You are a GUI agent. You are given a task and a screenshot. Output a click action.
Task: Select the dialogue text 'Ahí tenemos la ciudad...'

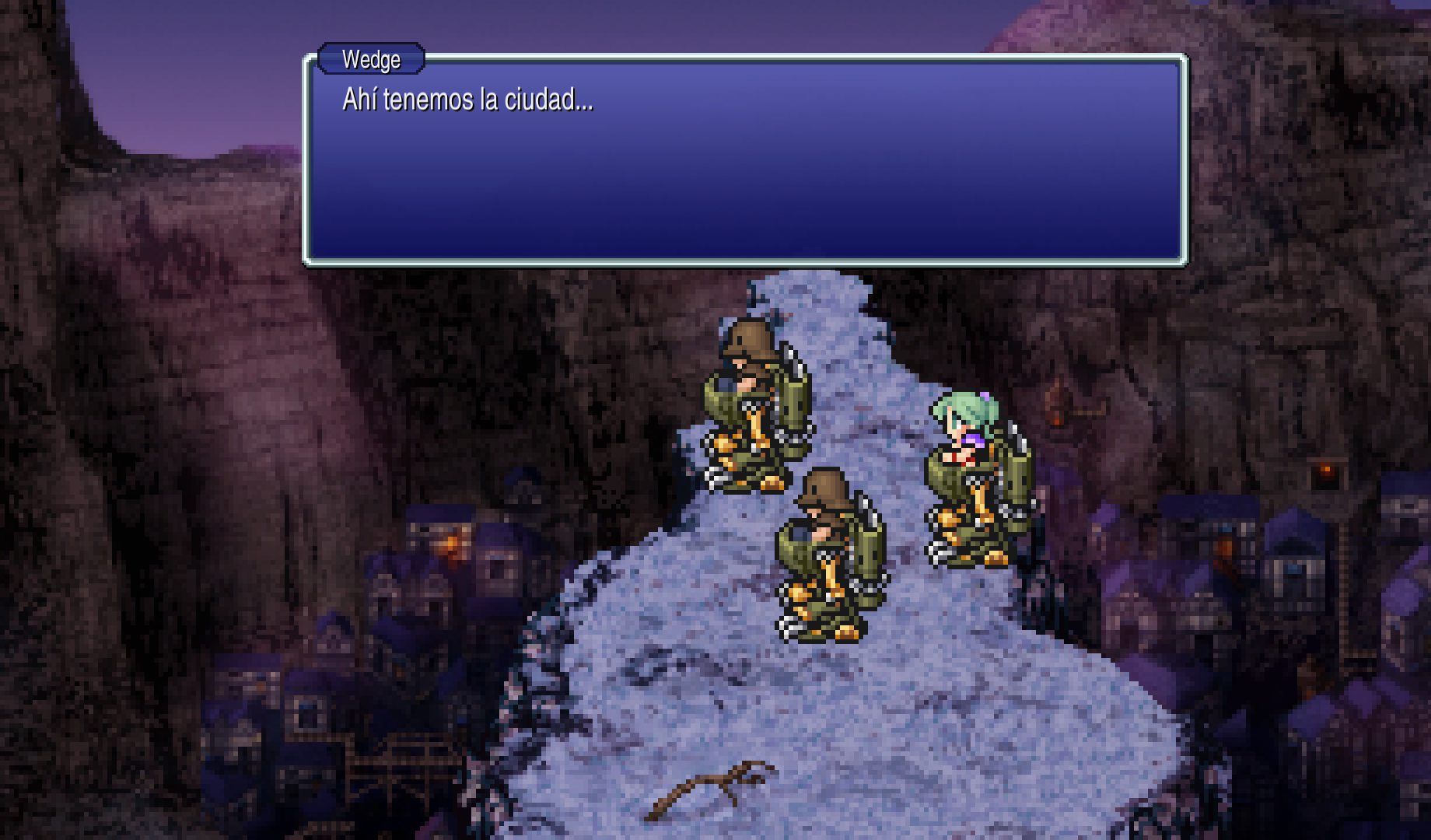(466, 99)
